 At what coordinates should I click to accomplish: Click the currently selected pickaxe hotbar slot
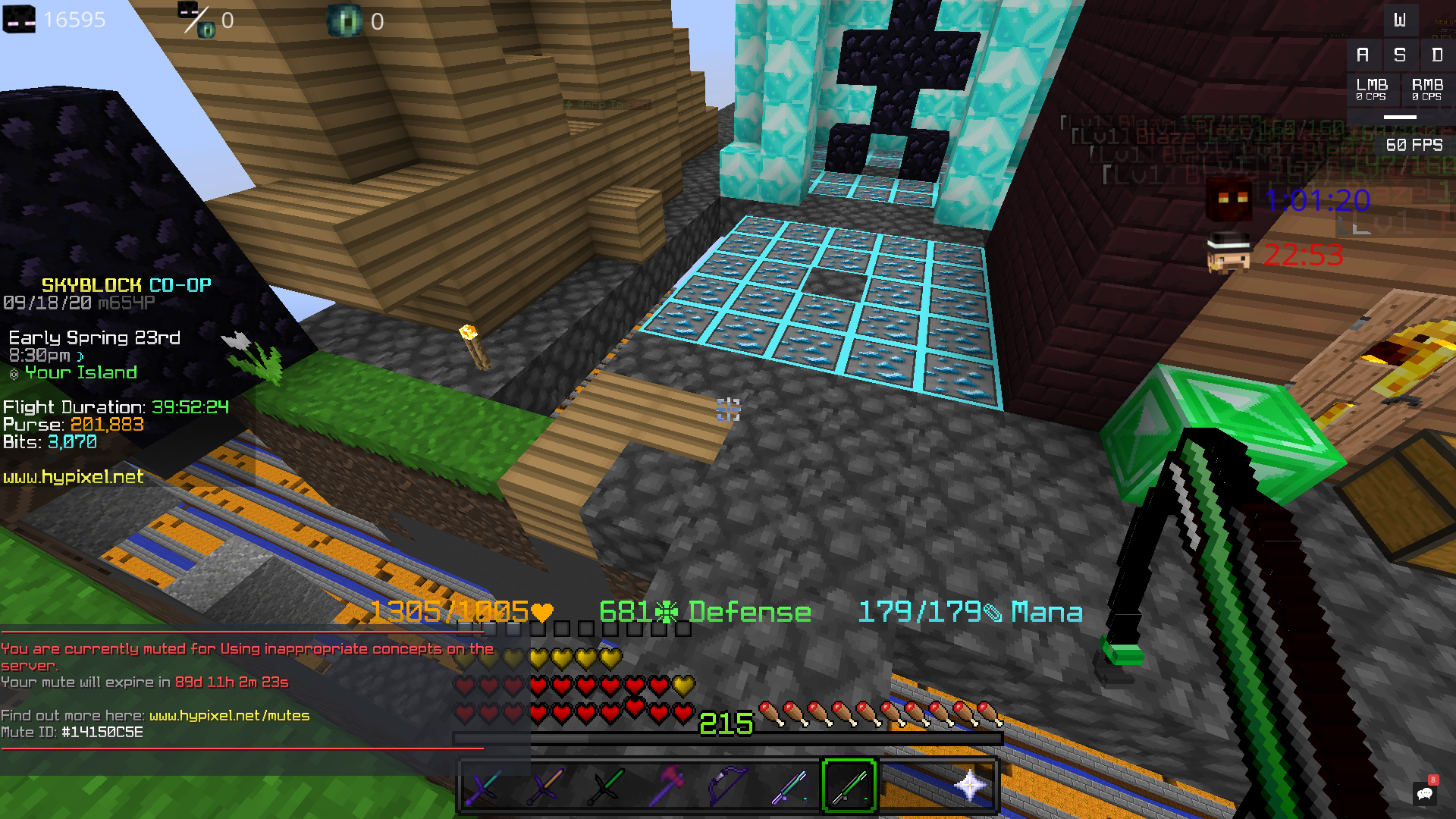[848, 787]
